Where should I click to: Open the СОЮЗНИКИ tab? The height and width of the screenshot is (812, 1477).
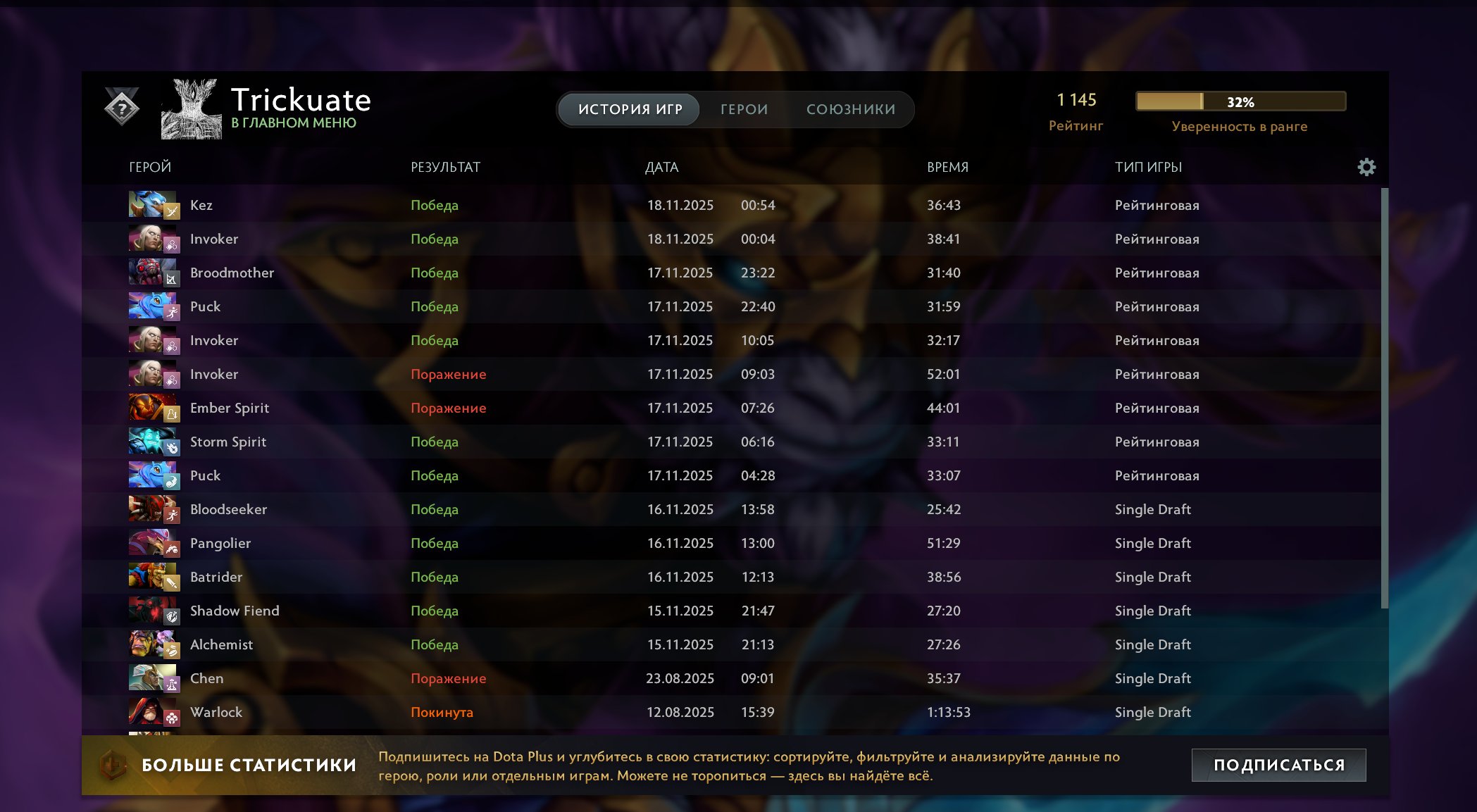[x=850, y=109]
